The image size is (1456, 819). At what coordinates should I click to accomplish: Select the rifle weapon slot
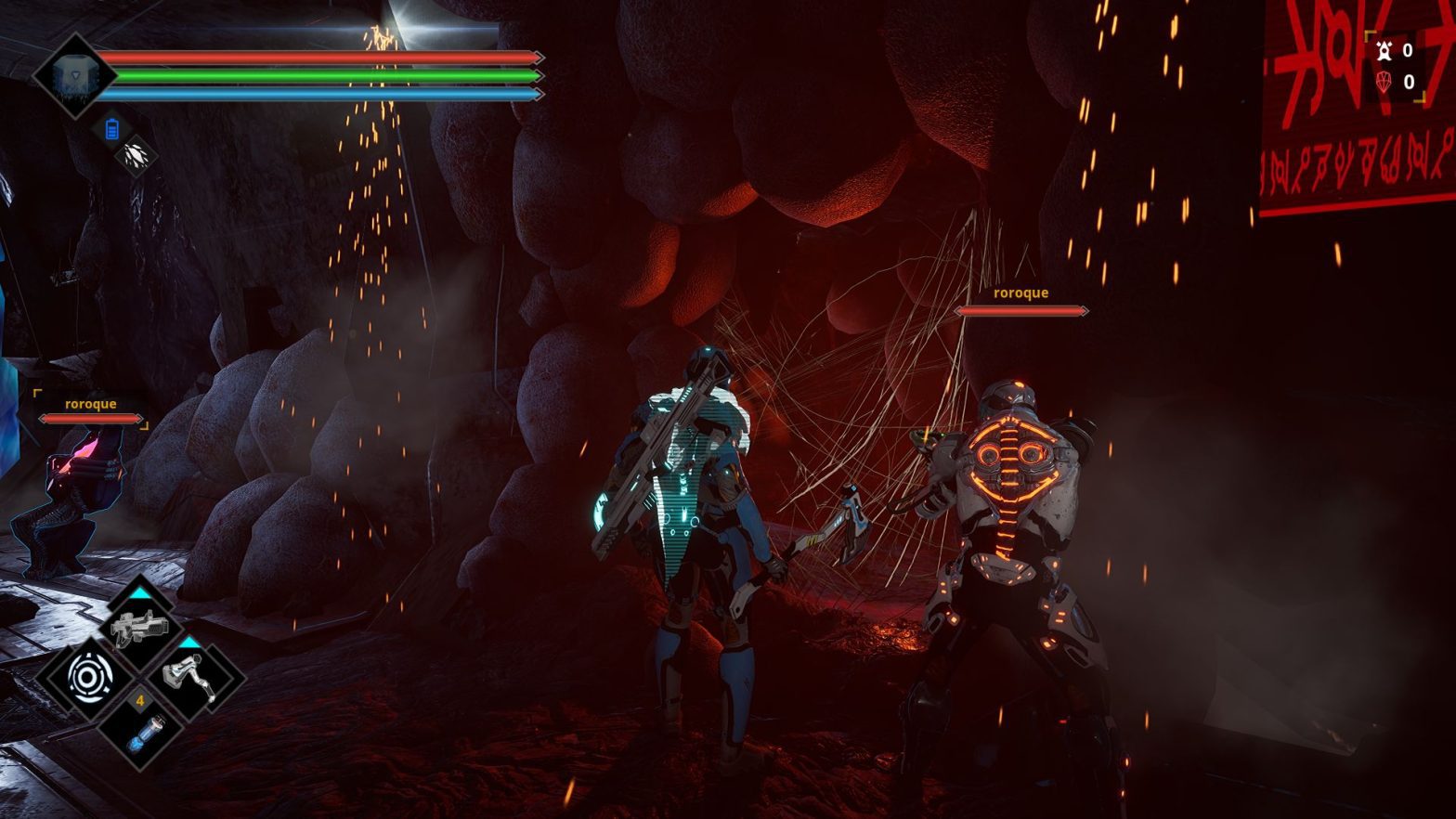coord(139,629)
